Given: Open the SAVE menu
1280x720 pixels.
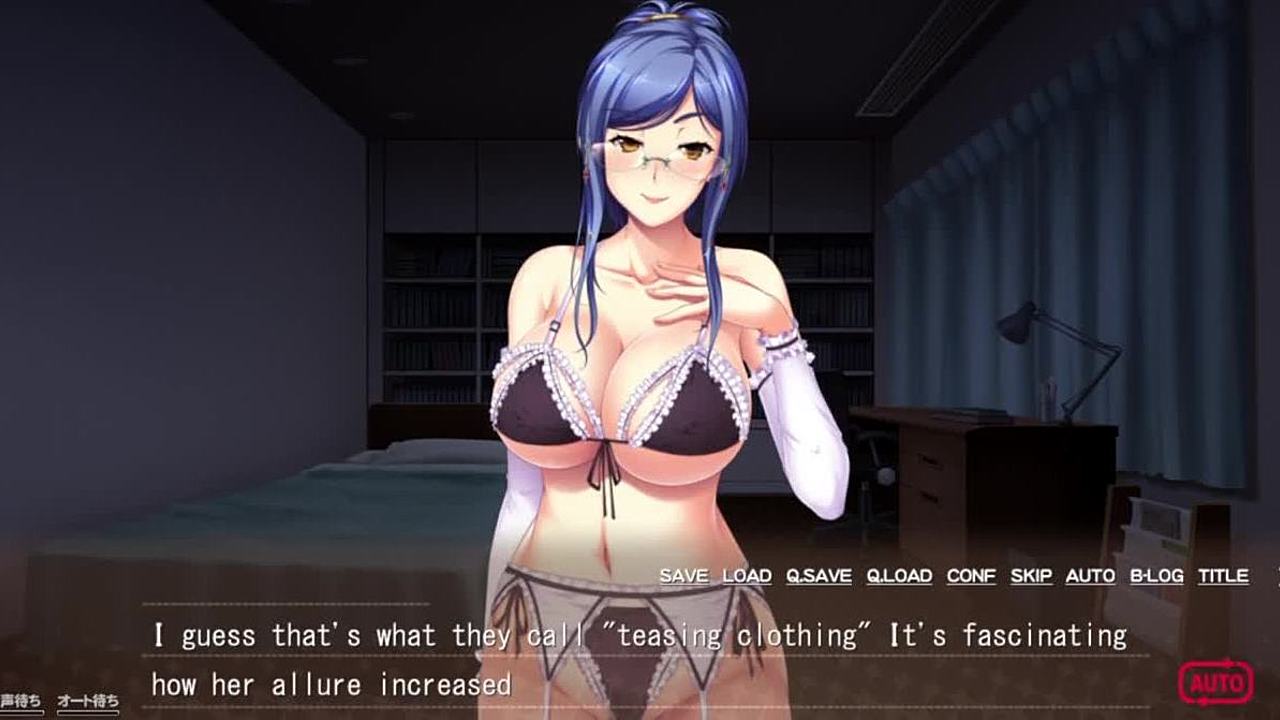Looking at the screenshot, I should 684,576.
